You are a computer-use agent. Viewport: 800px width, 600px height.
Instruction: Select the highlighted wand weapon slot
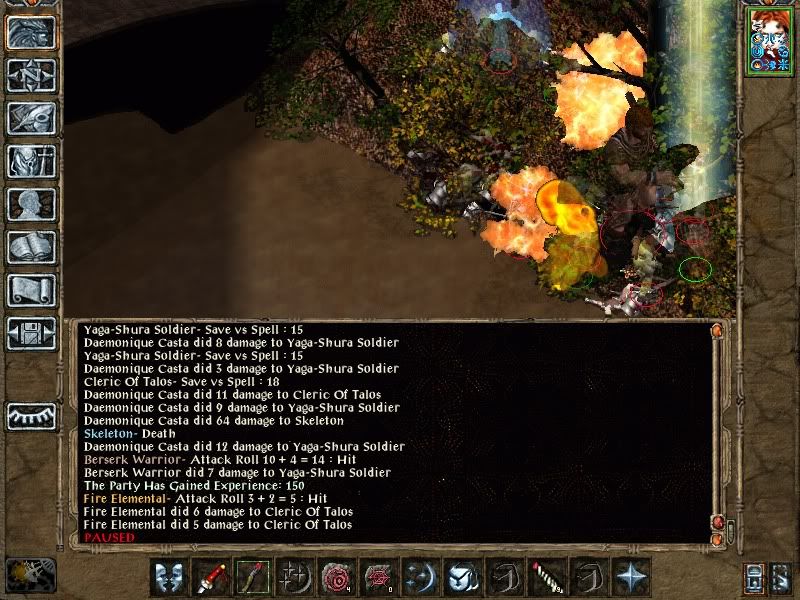253,577
